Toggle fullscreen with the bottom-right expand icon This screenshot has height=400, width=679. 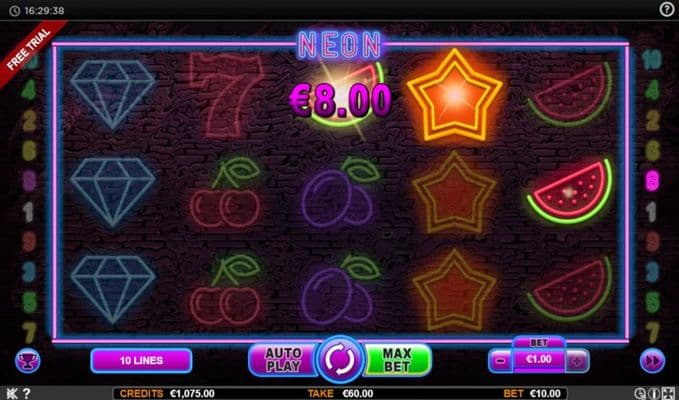(x=670, y=393)
